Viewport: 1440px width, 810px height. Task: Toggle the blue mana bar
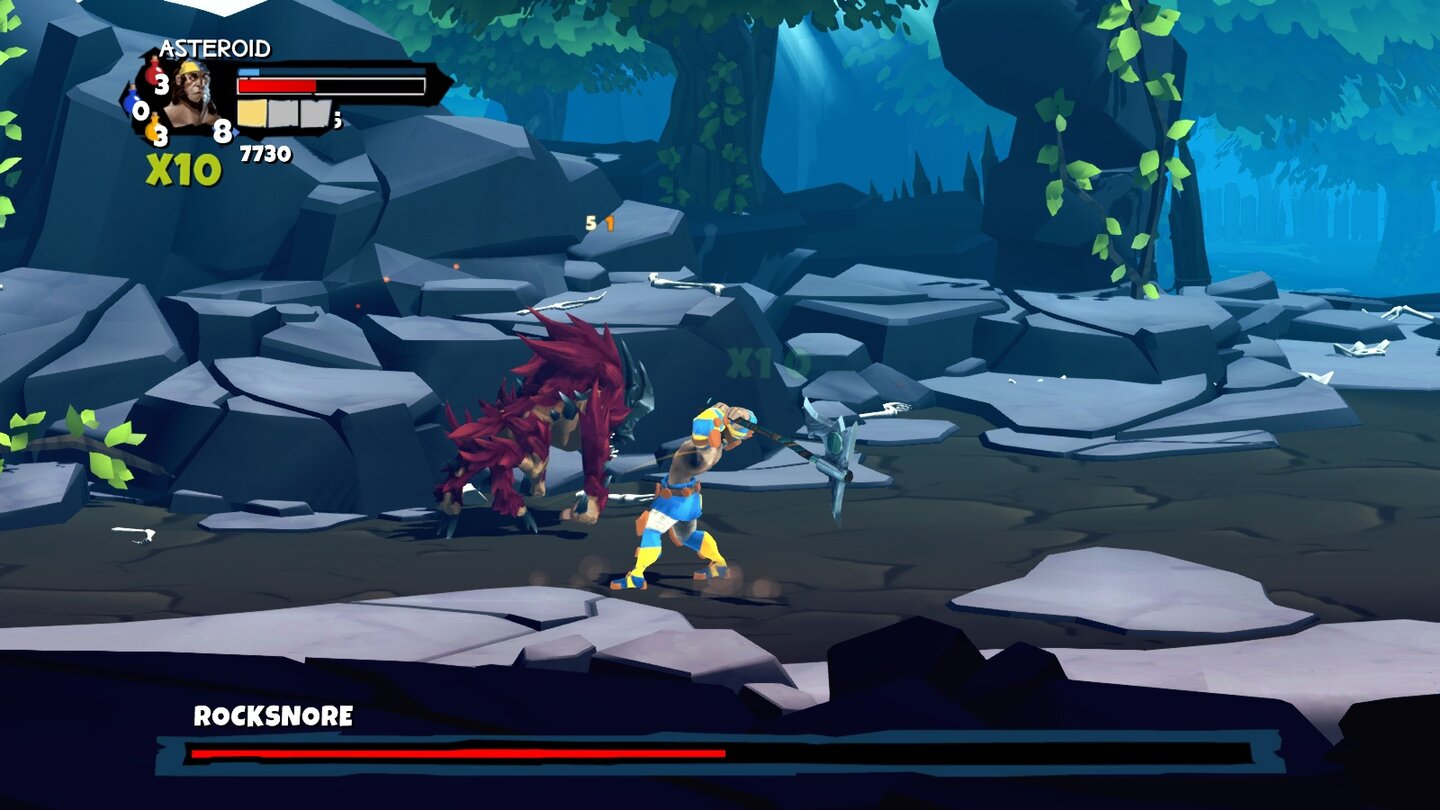(249, 72)
